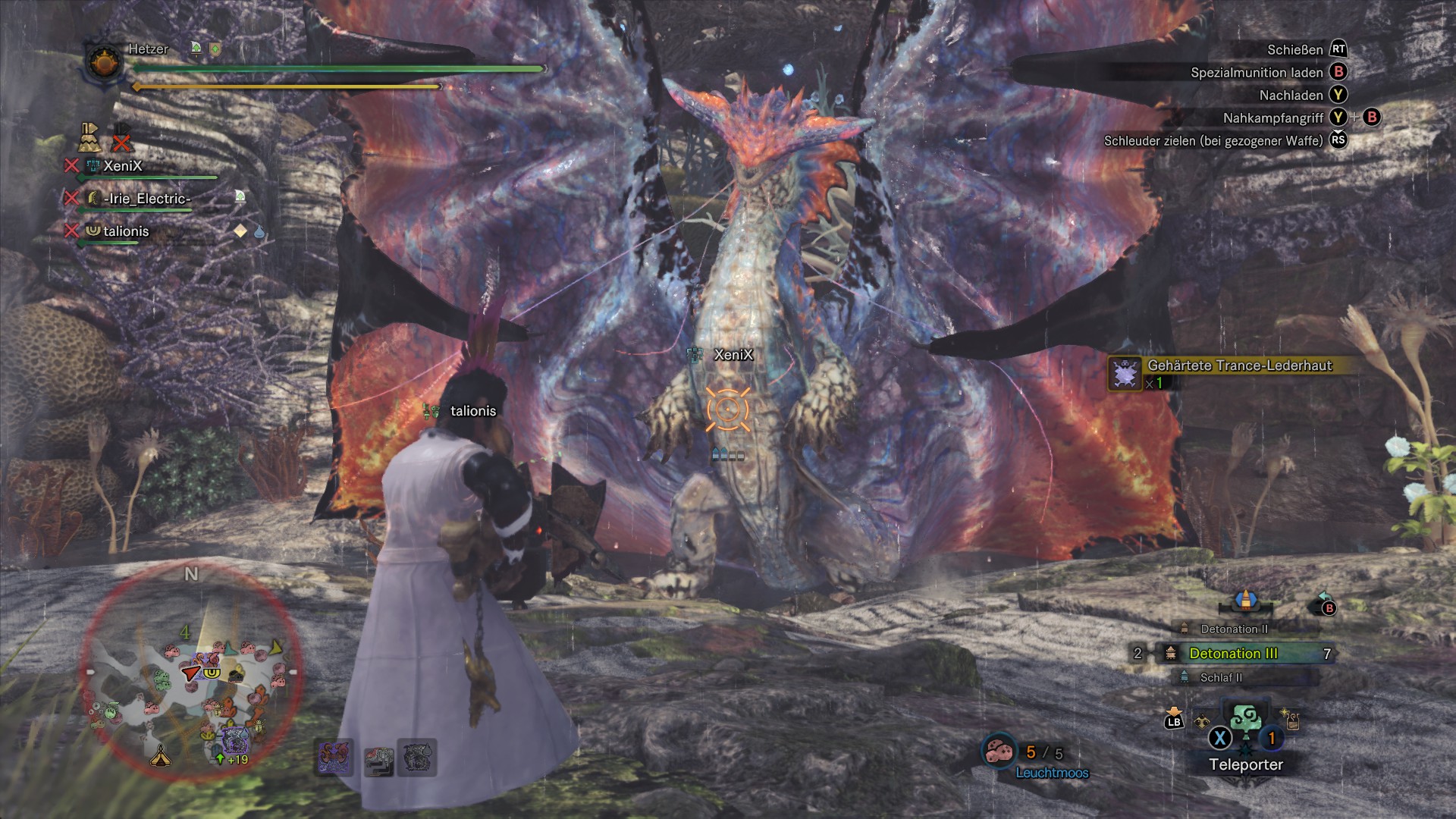
Task: Select talionis in the party list
Action: [x=126, y=231]
